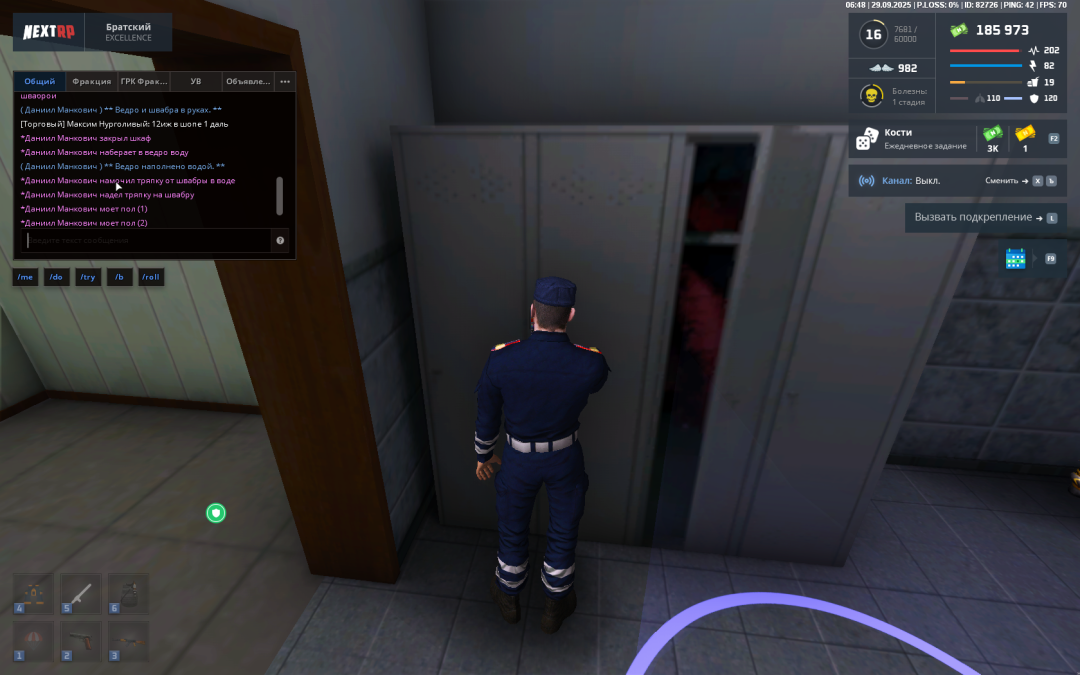Select the parachute hotbar slot

(x=33, y=640)
